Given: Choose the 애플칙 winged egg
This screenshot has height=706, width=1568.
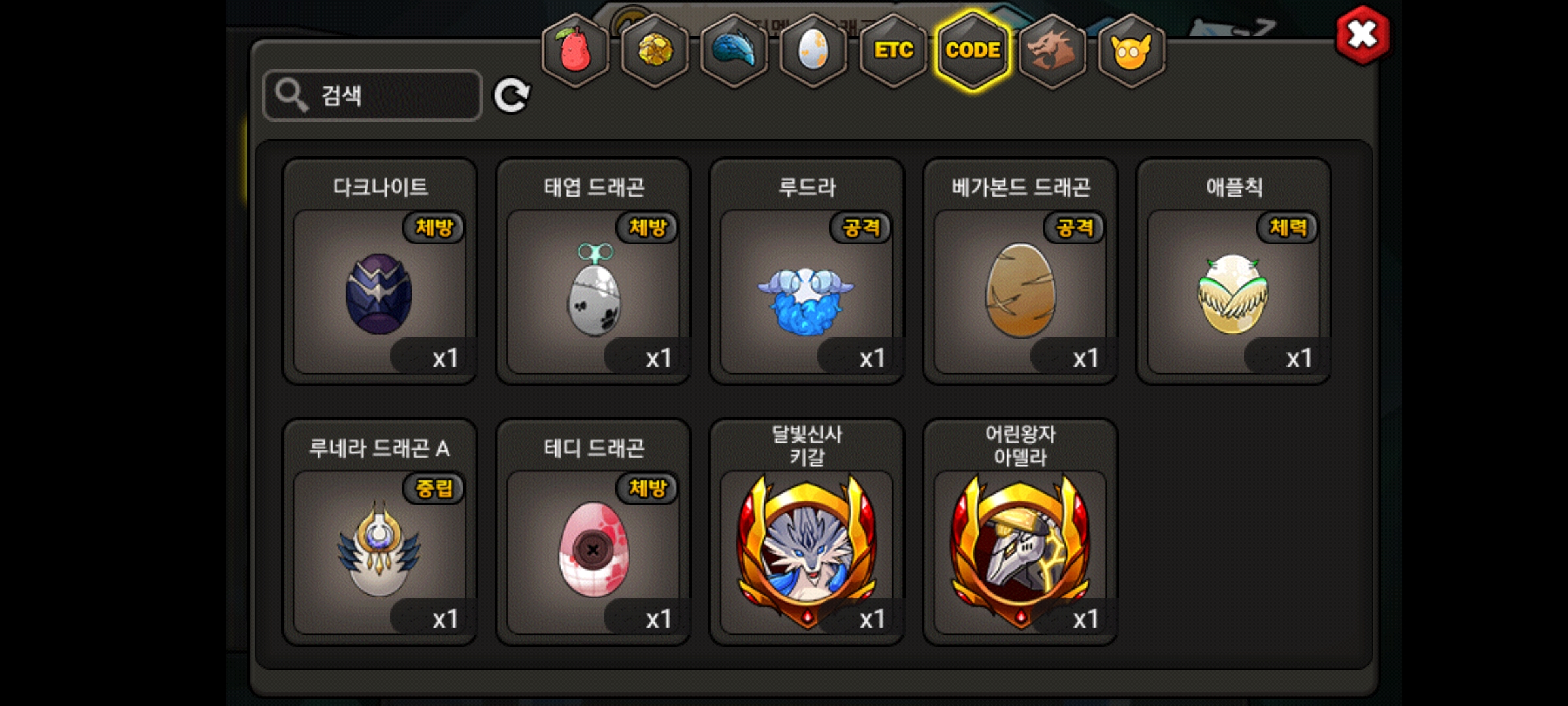Looking at the screenshot, I should click(1233, 292).
